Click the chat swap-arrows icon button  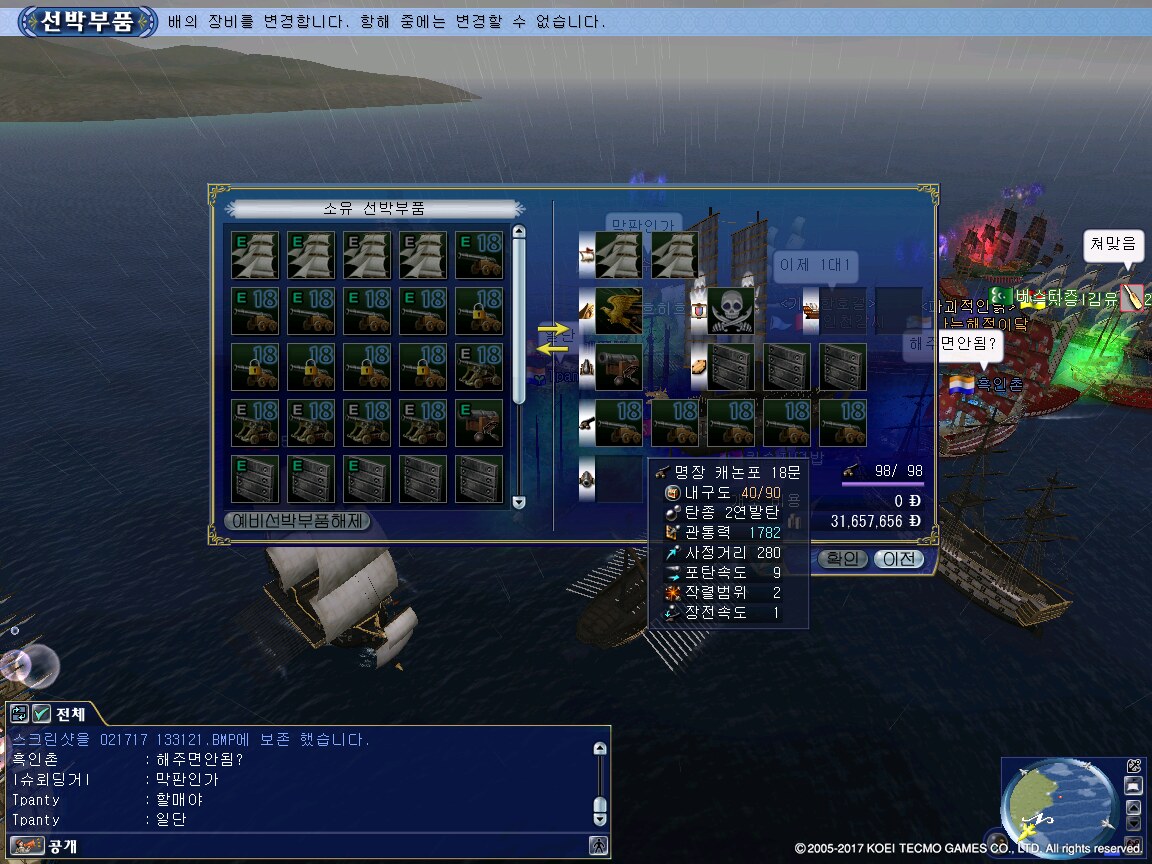(19, 714)
